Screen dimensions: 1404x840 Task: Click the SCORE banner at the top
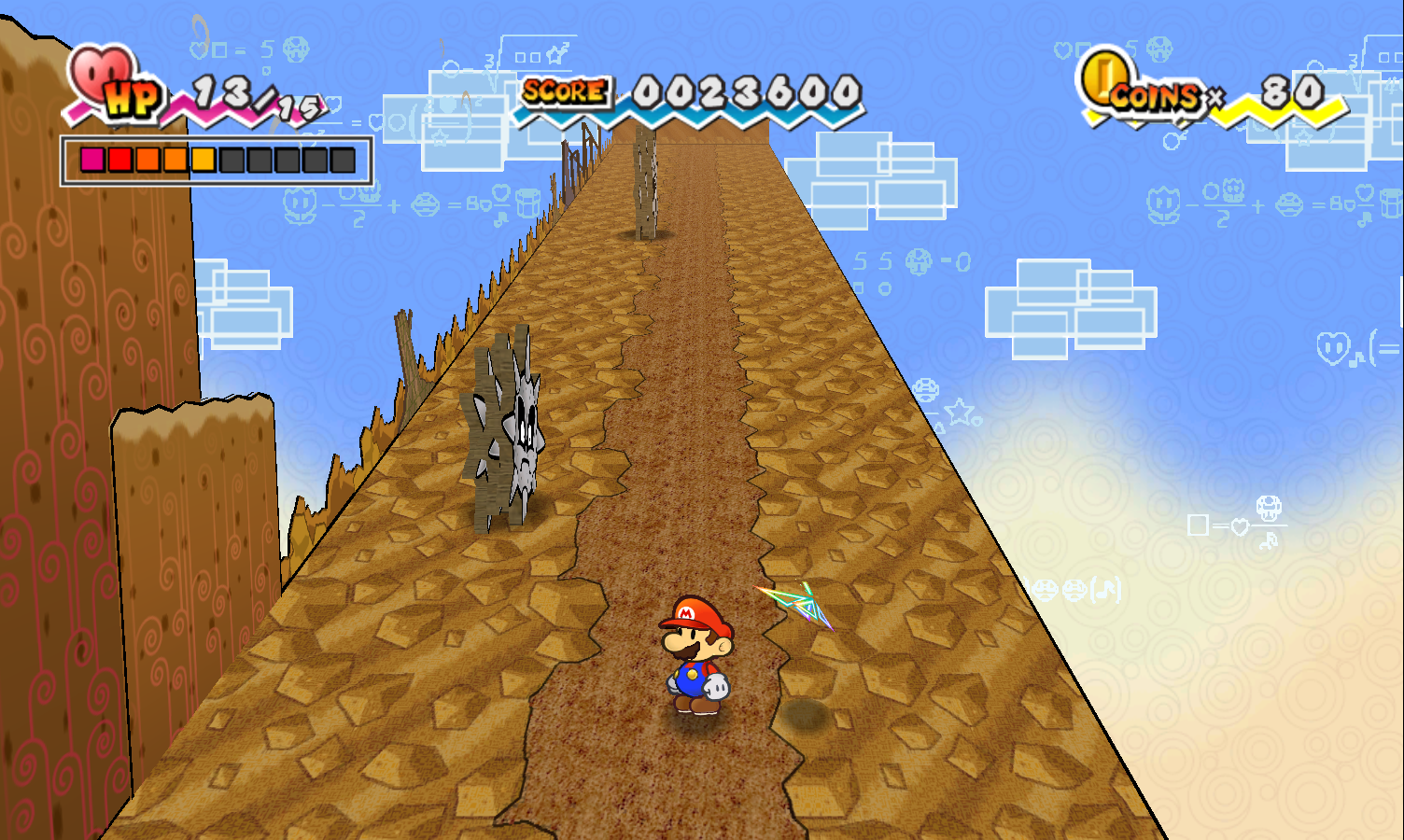563,92
